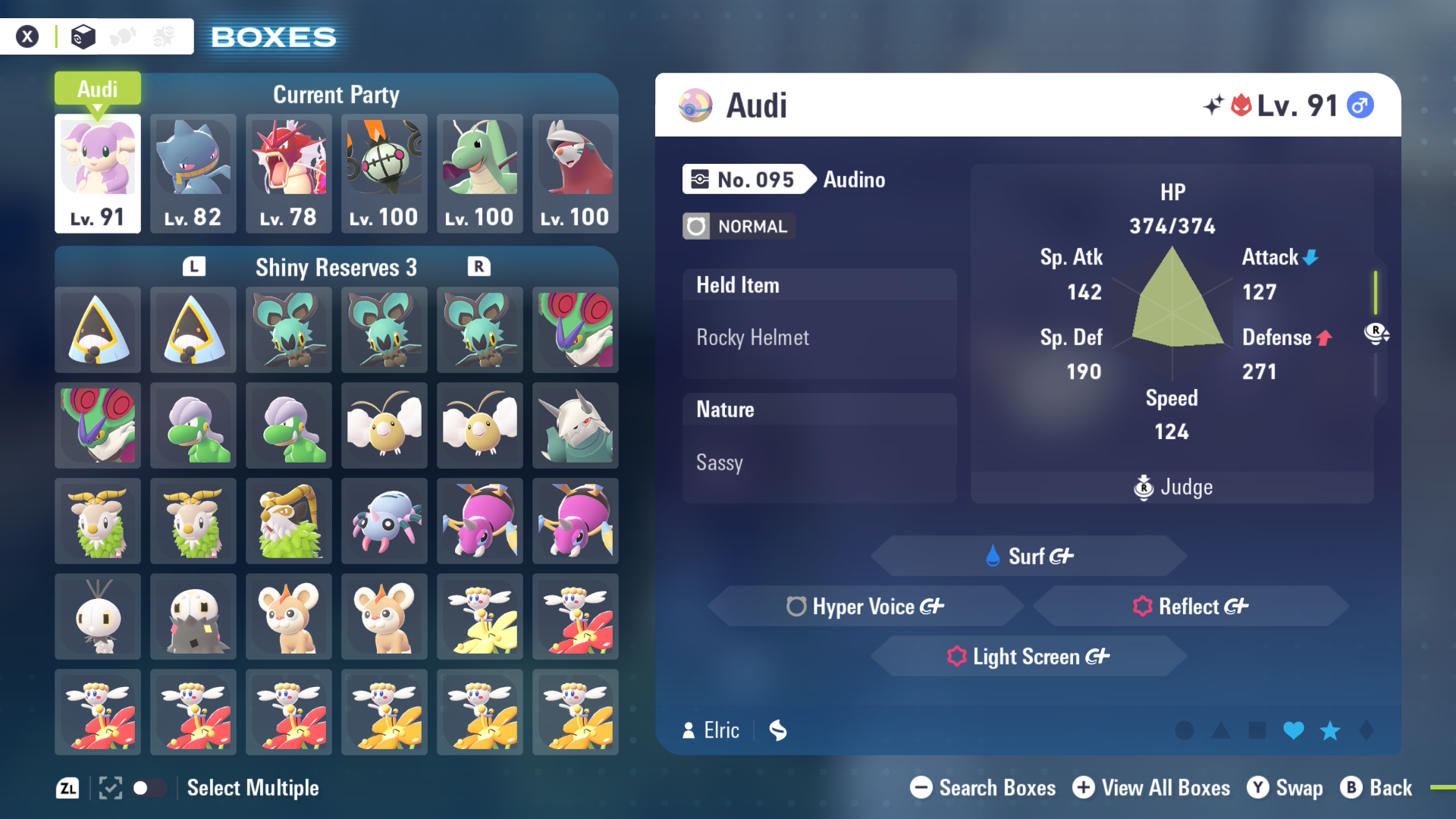Toggle the Select Multiple switch
This screenshot has width=1456, height=819.
coord(149,788)
